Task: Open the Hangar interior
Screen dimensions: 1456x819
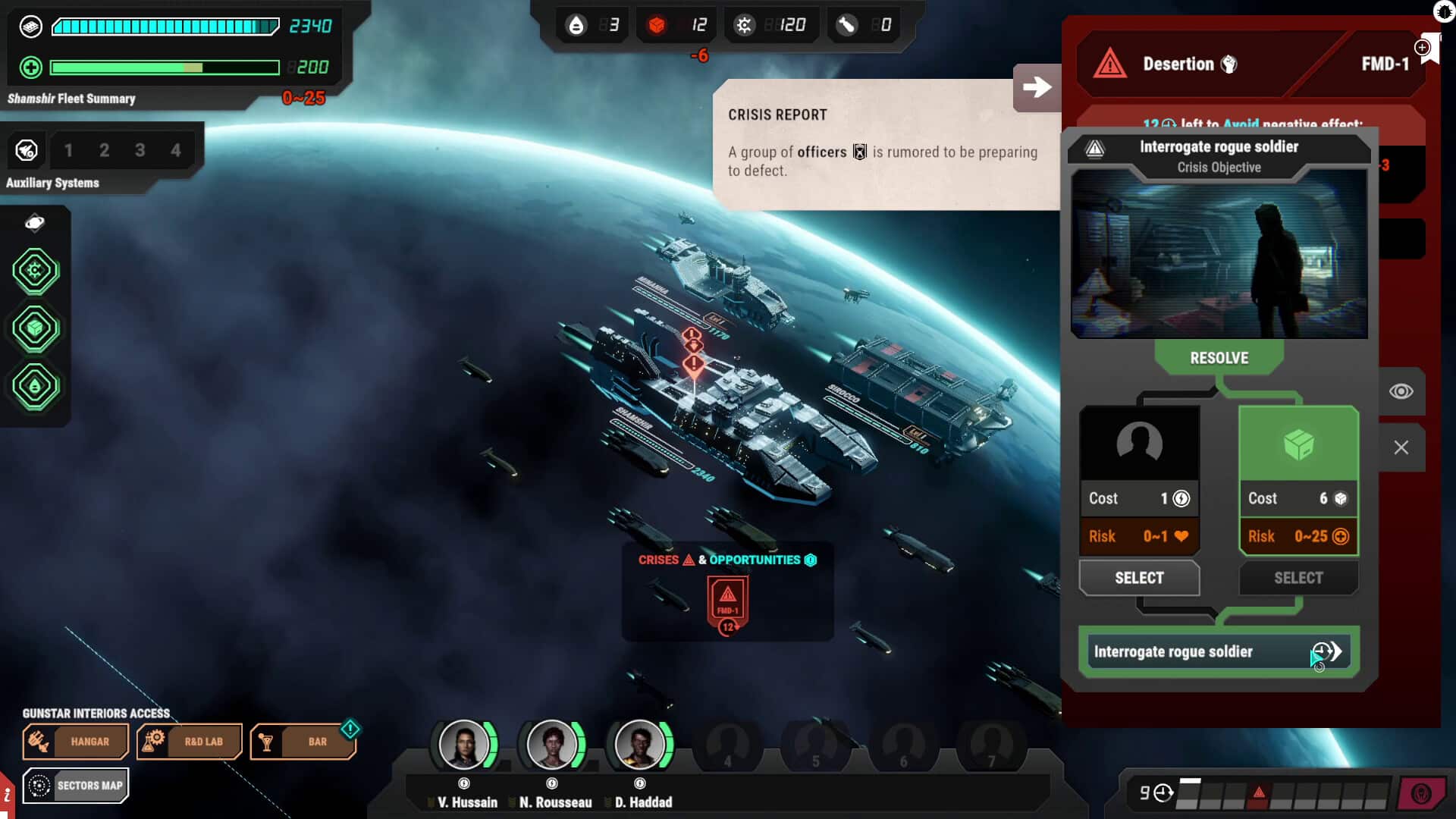Action: click(76, 742)
